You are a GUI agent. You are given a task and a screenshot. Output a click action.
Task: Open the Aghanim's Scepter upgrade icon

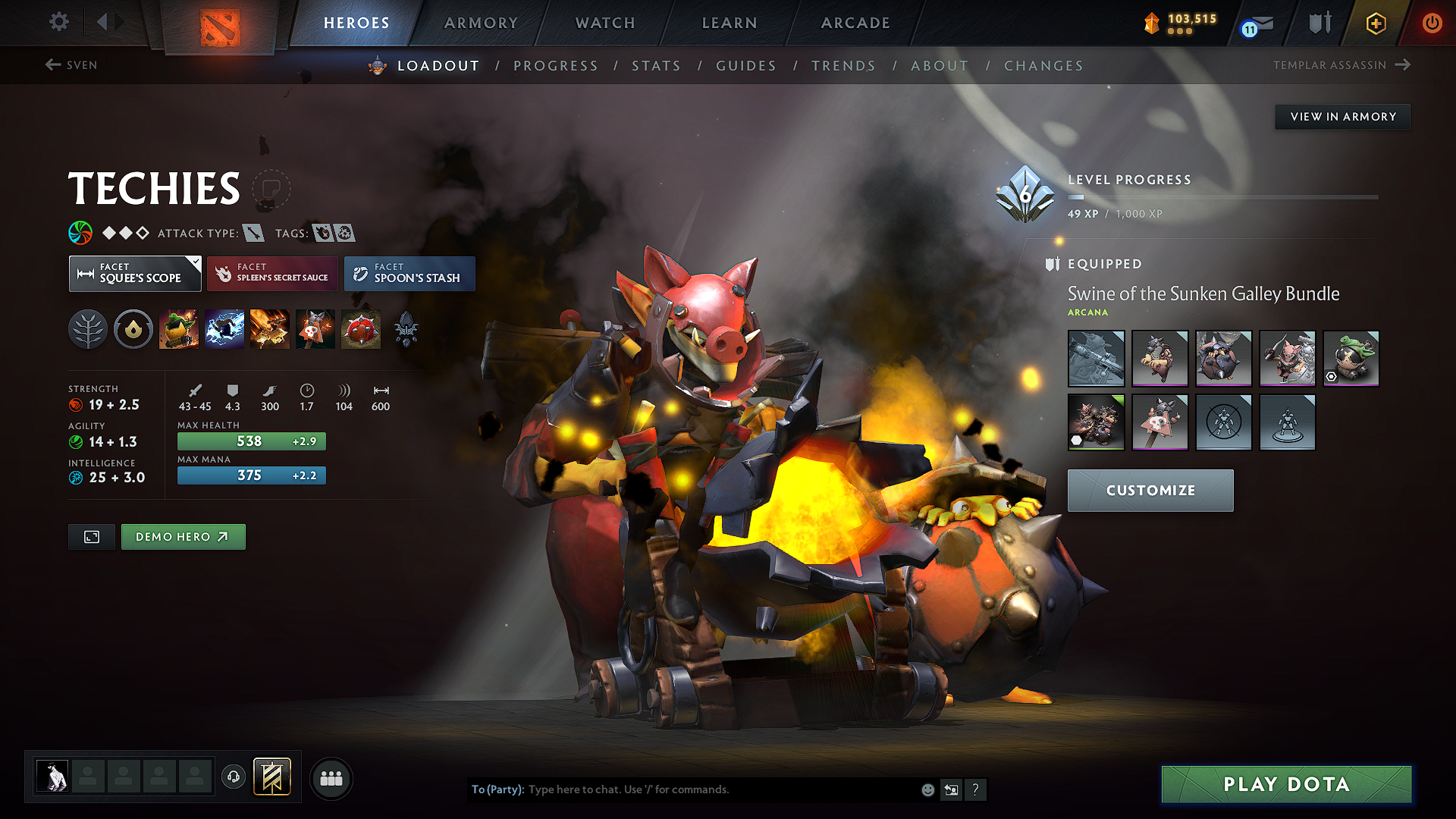pyautogui.click(x=406, y=328)
